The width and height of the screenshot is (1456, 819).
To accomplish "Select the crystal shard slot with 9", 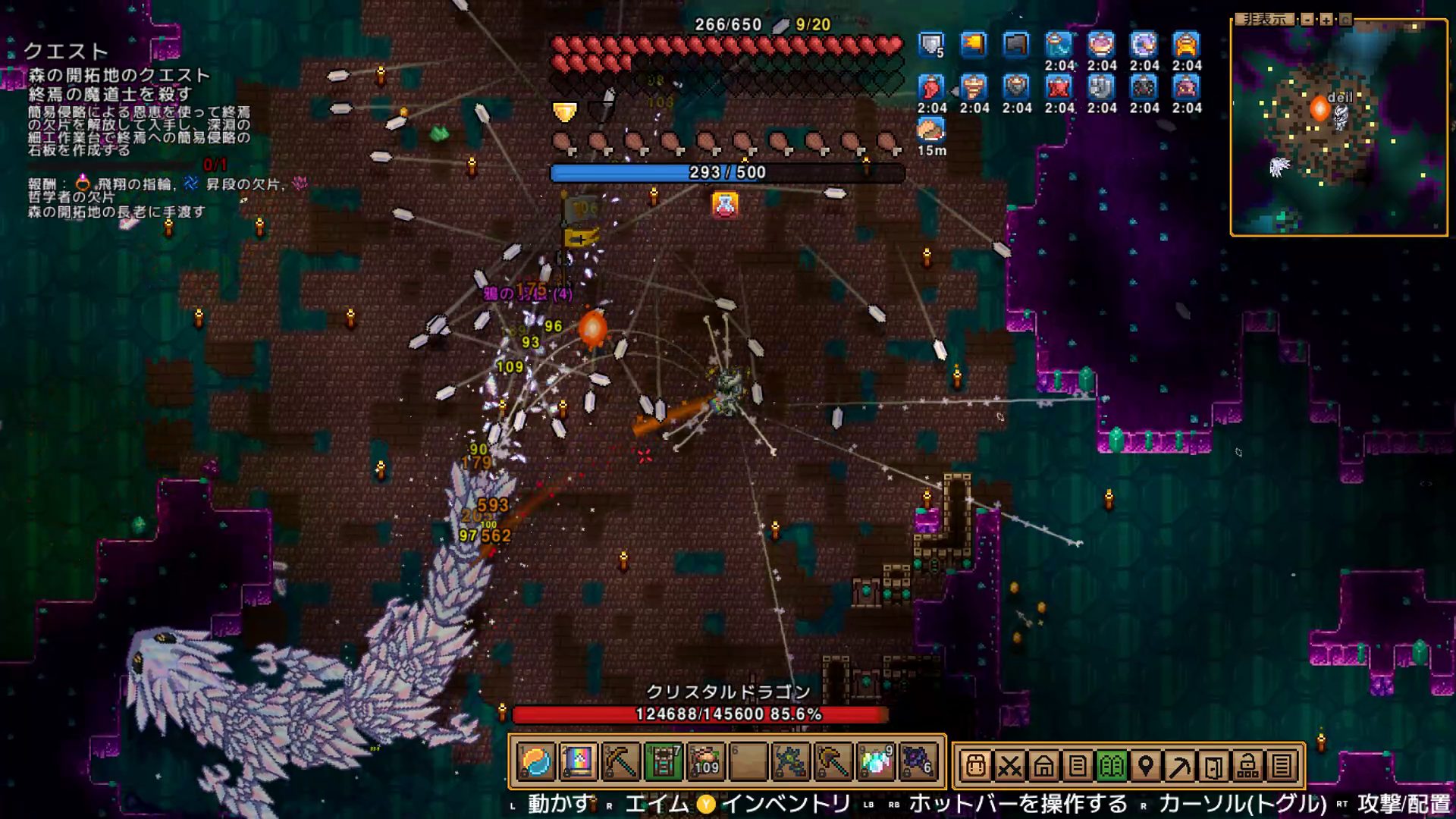I will point(875,762).
